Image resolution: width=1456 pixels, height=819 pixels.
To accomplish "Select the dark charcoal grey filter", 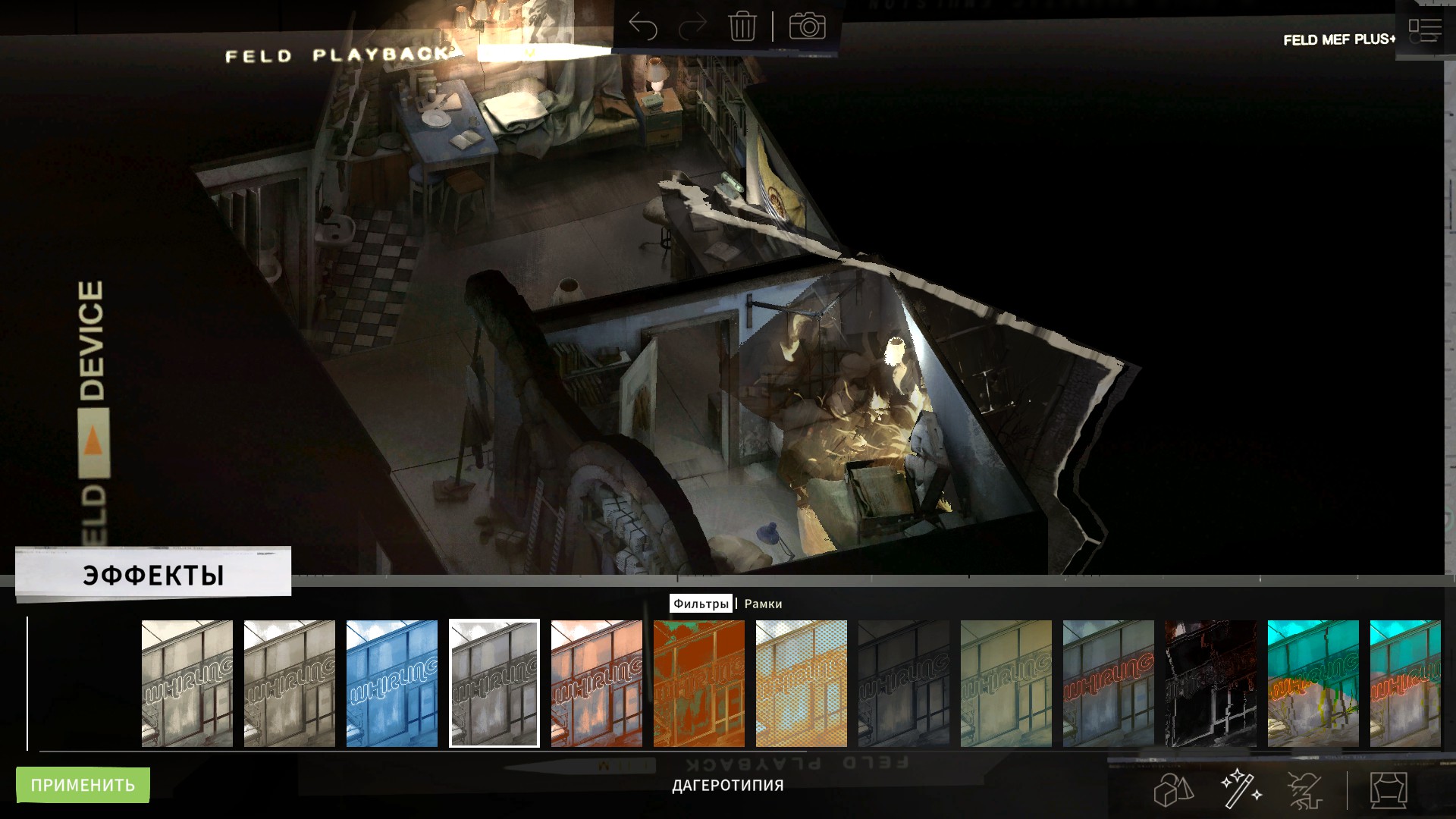I will (904, 683).
